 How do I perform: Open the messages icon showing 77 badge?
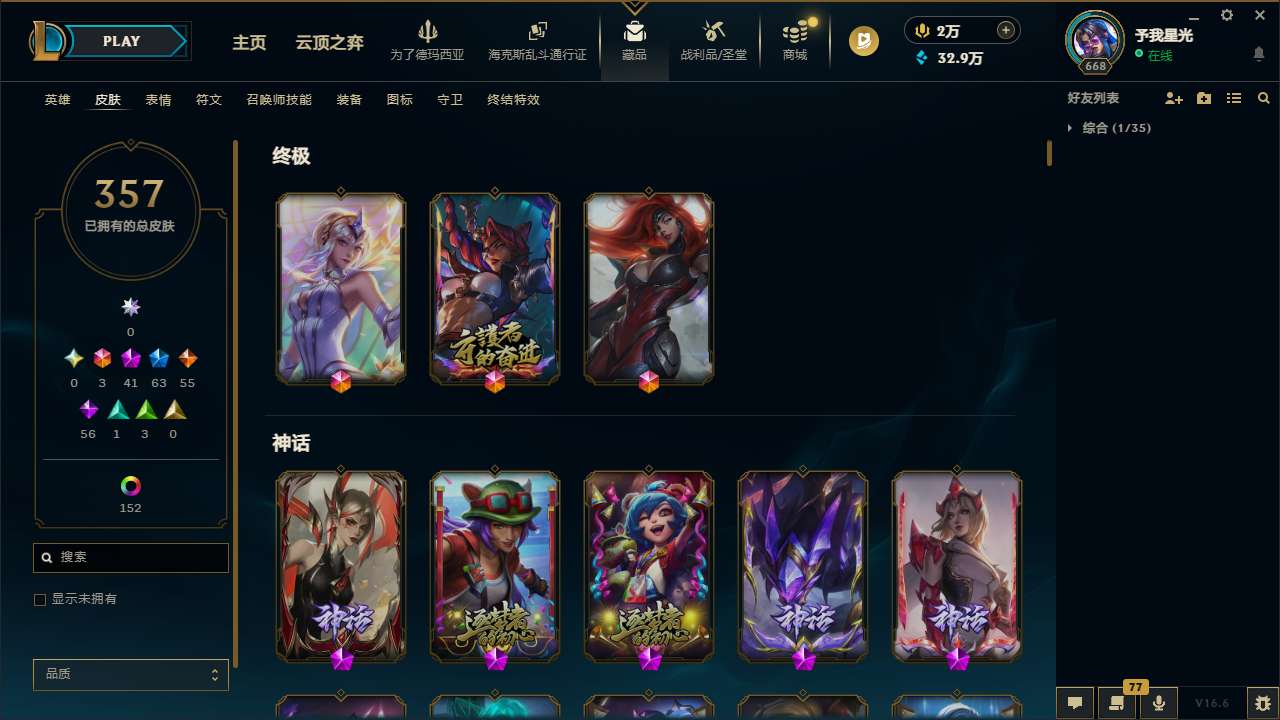click(x=1117, y=703)
